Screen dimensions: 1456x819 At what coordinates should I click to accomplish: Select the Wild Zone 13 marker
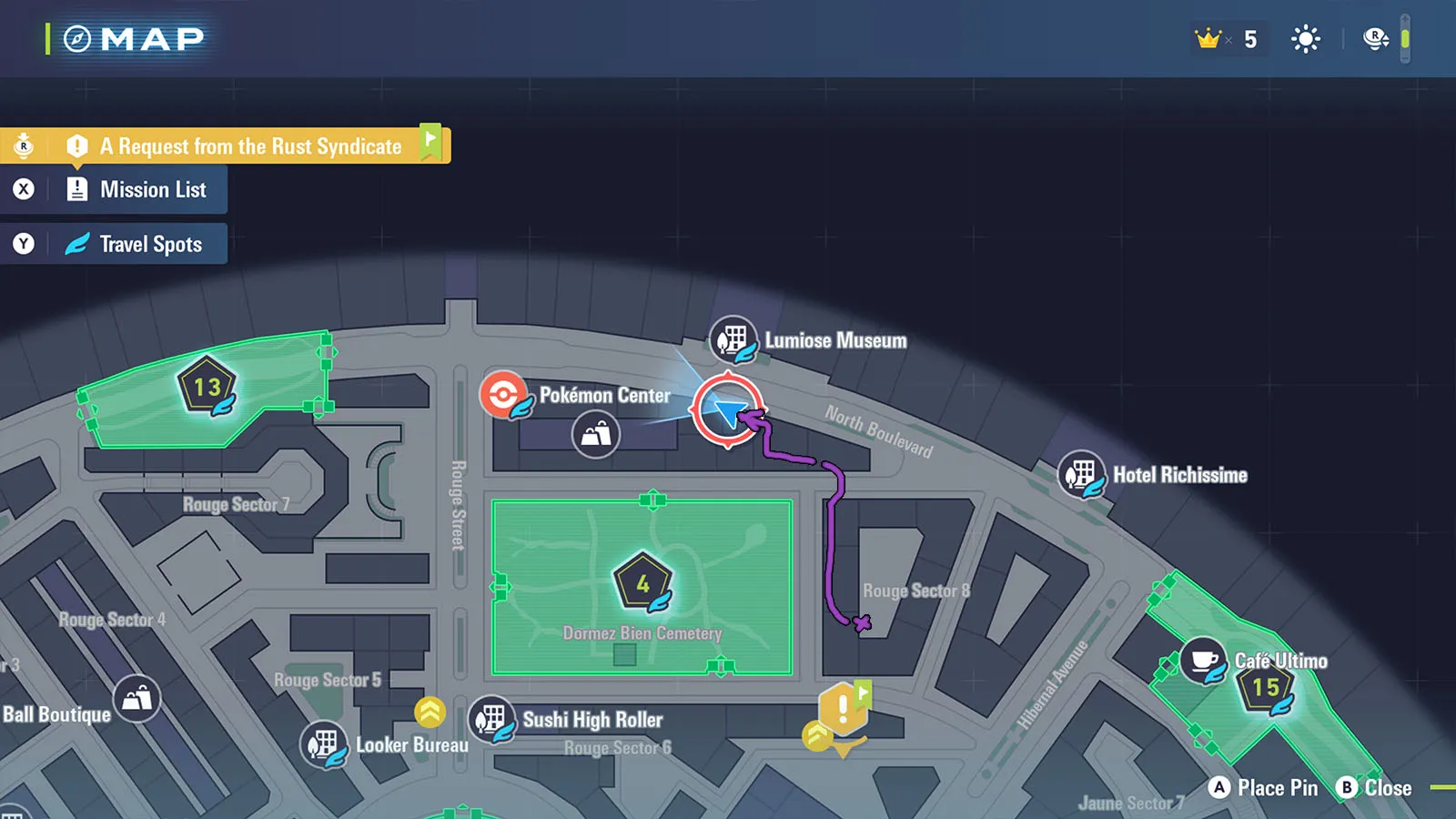point(207,387)
